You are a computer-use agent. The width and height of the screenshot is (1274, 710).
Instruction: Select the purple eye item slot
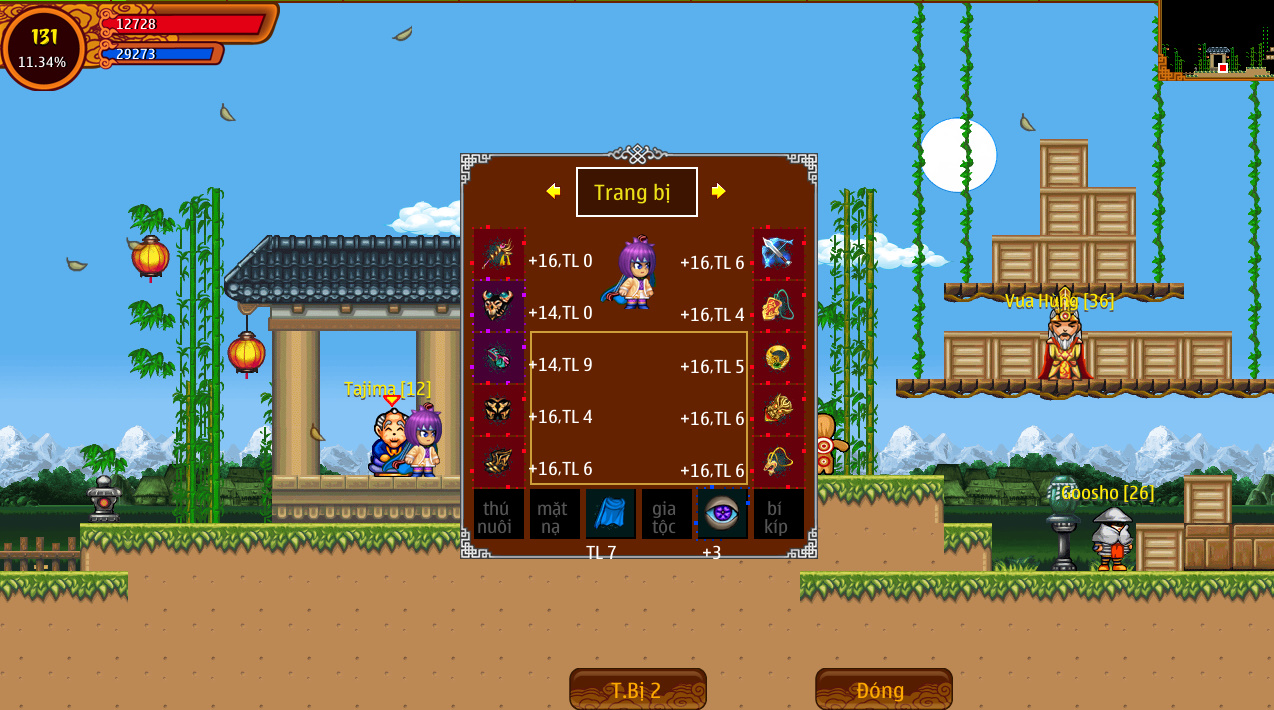(x=722, y=514)
